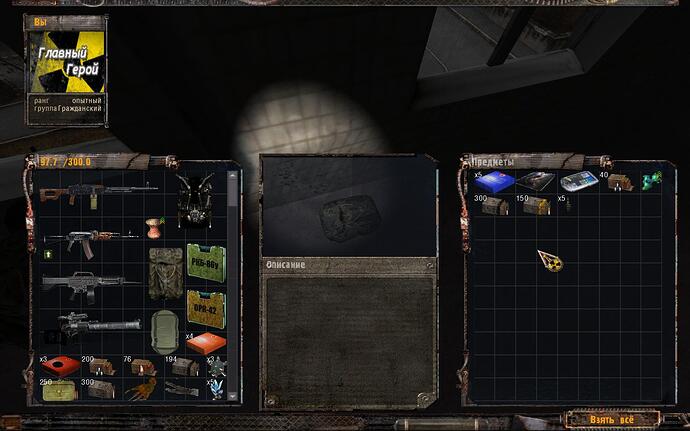Select the small clay pot item
This screenshot has width=690, height=431.
154,223
